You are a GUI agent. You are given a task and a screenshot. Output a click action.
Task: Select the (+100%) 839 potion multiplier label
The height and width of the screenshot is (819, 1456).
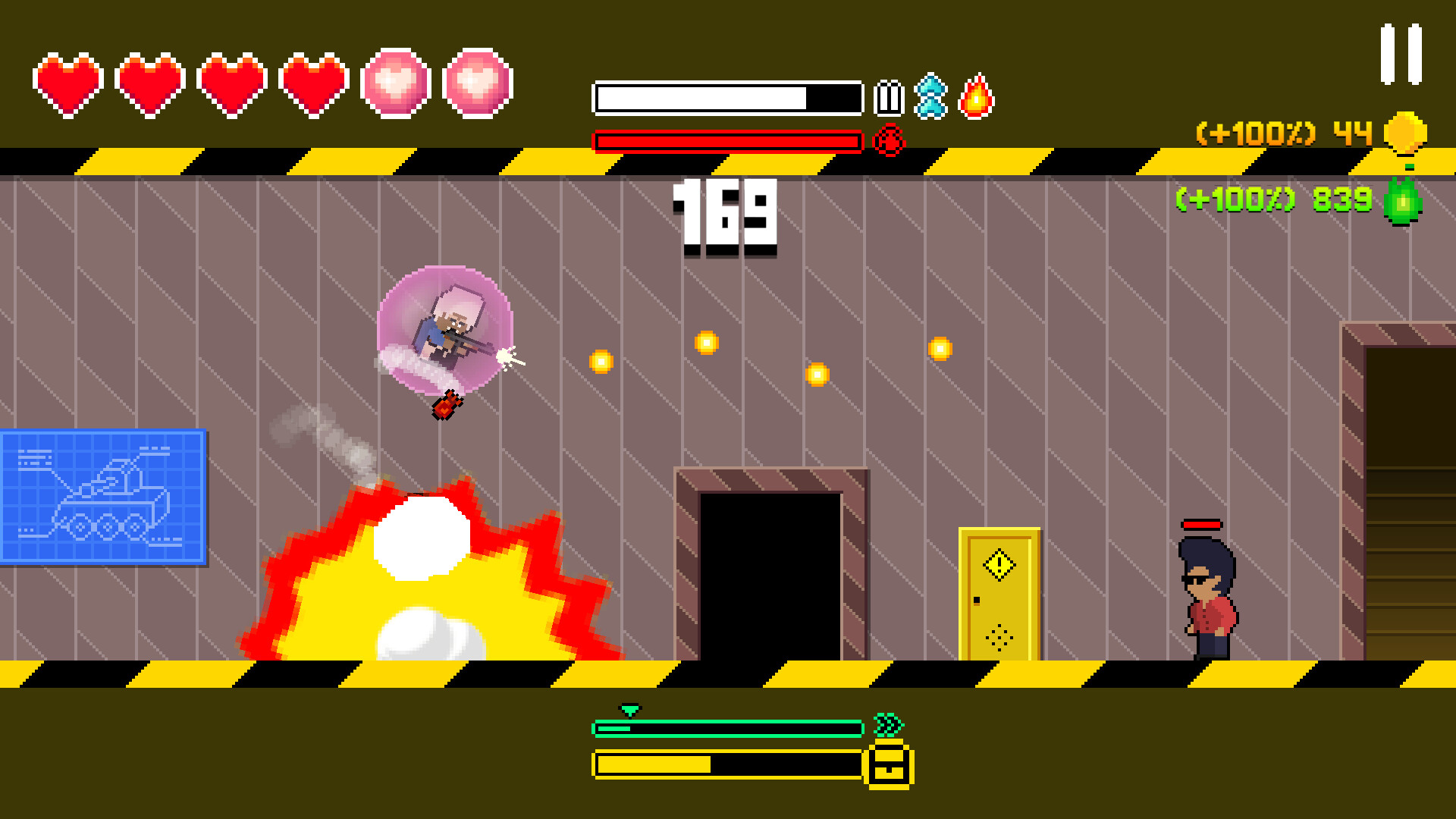coord(1274,199)
